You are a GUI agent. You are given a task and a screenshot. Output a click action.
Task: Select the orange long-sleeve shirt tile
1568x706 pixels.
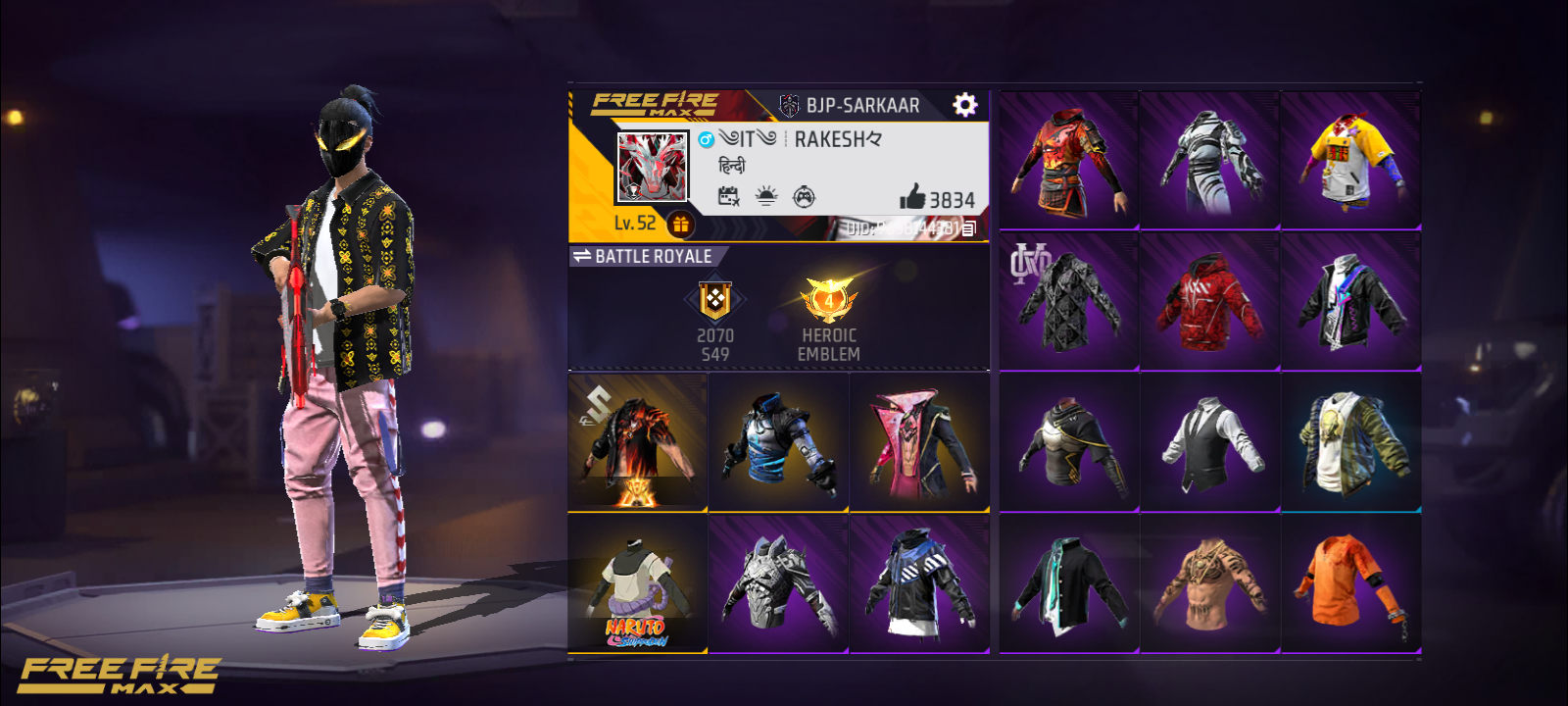tap(1350, 584)
